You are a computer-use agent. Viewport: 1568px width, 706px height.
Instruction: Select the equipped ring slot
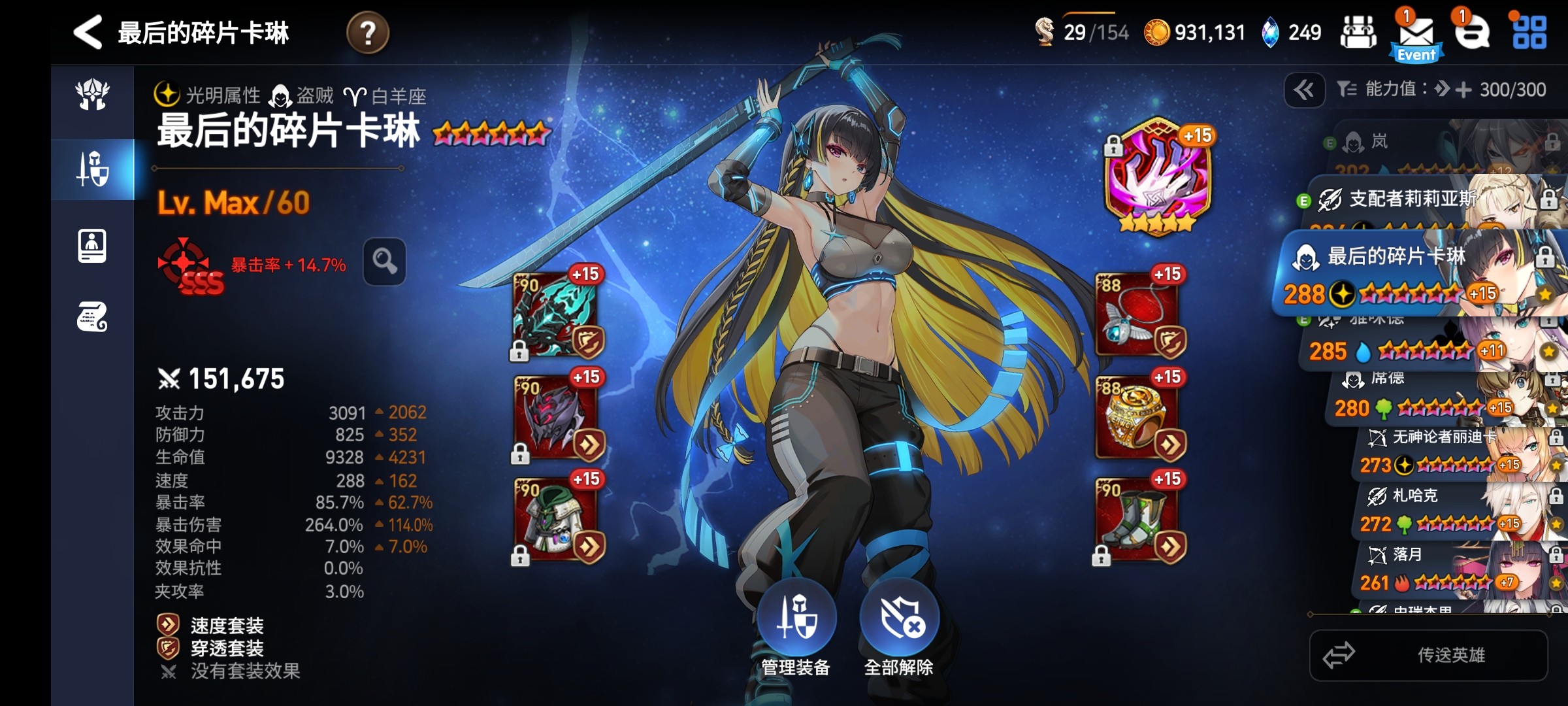tap(1138, 418)
